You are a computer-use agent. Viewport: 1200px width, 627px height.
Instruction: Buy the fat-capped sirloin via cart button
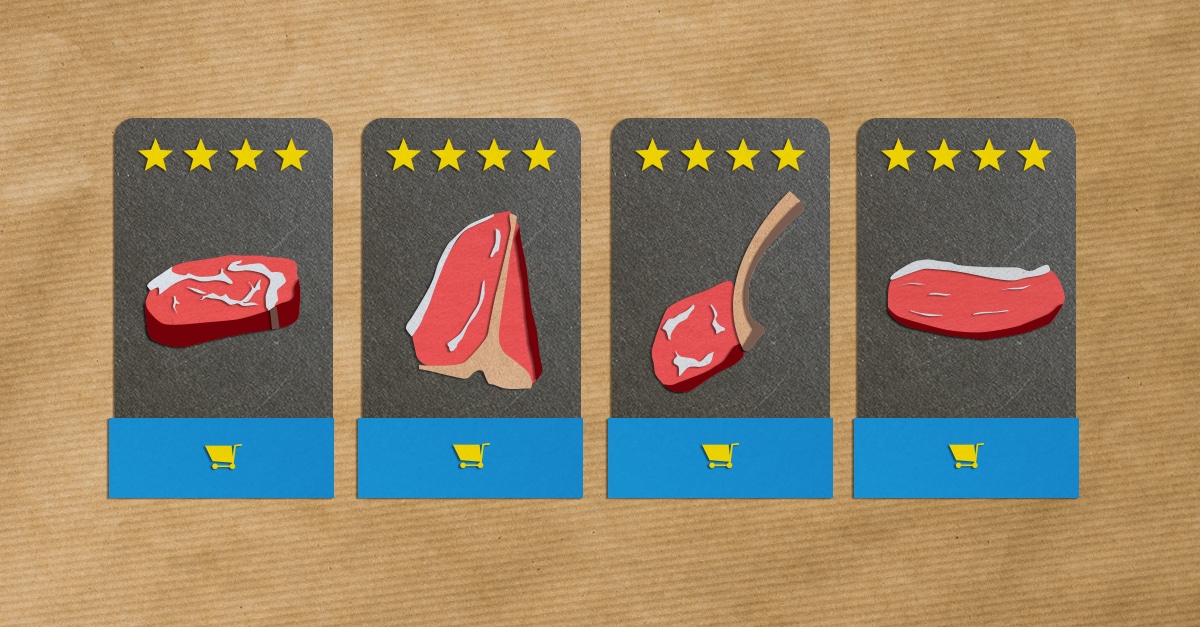(966, 456)
